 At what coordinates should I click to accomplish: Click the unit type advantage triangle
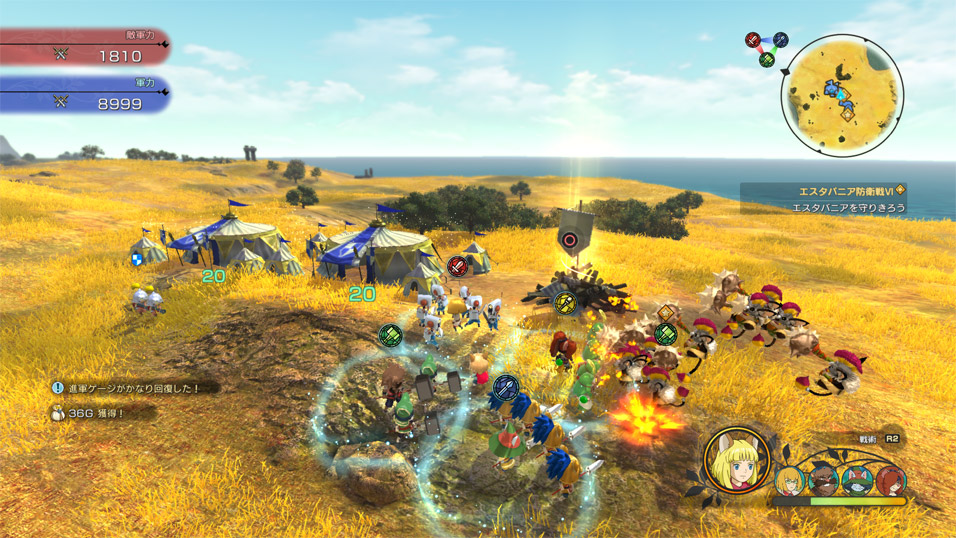[x=766, y=48]
